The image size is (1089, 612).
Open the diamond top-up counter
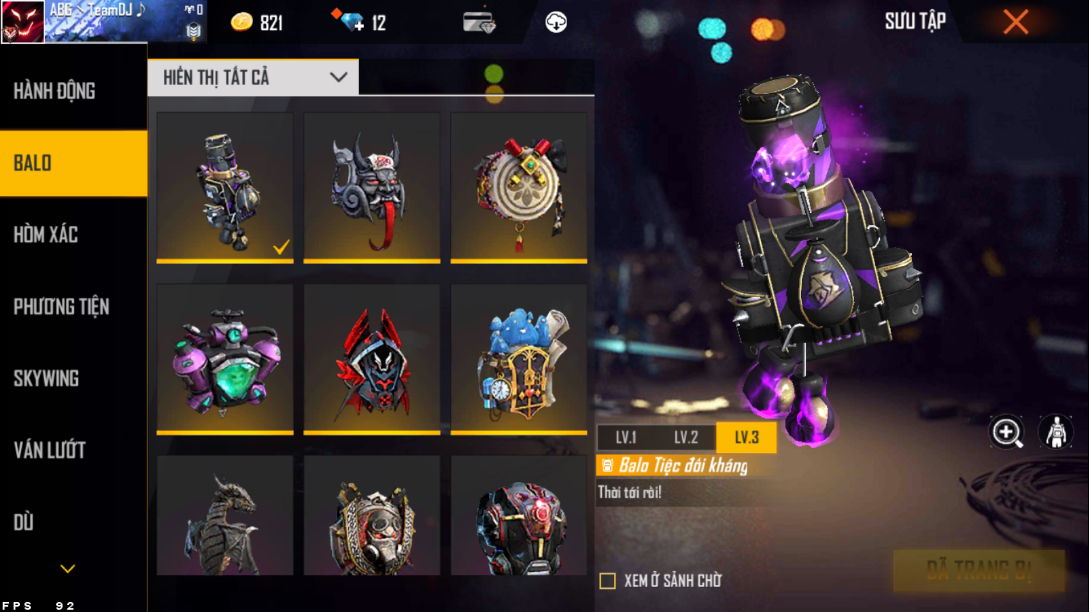360,22
